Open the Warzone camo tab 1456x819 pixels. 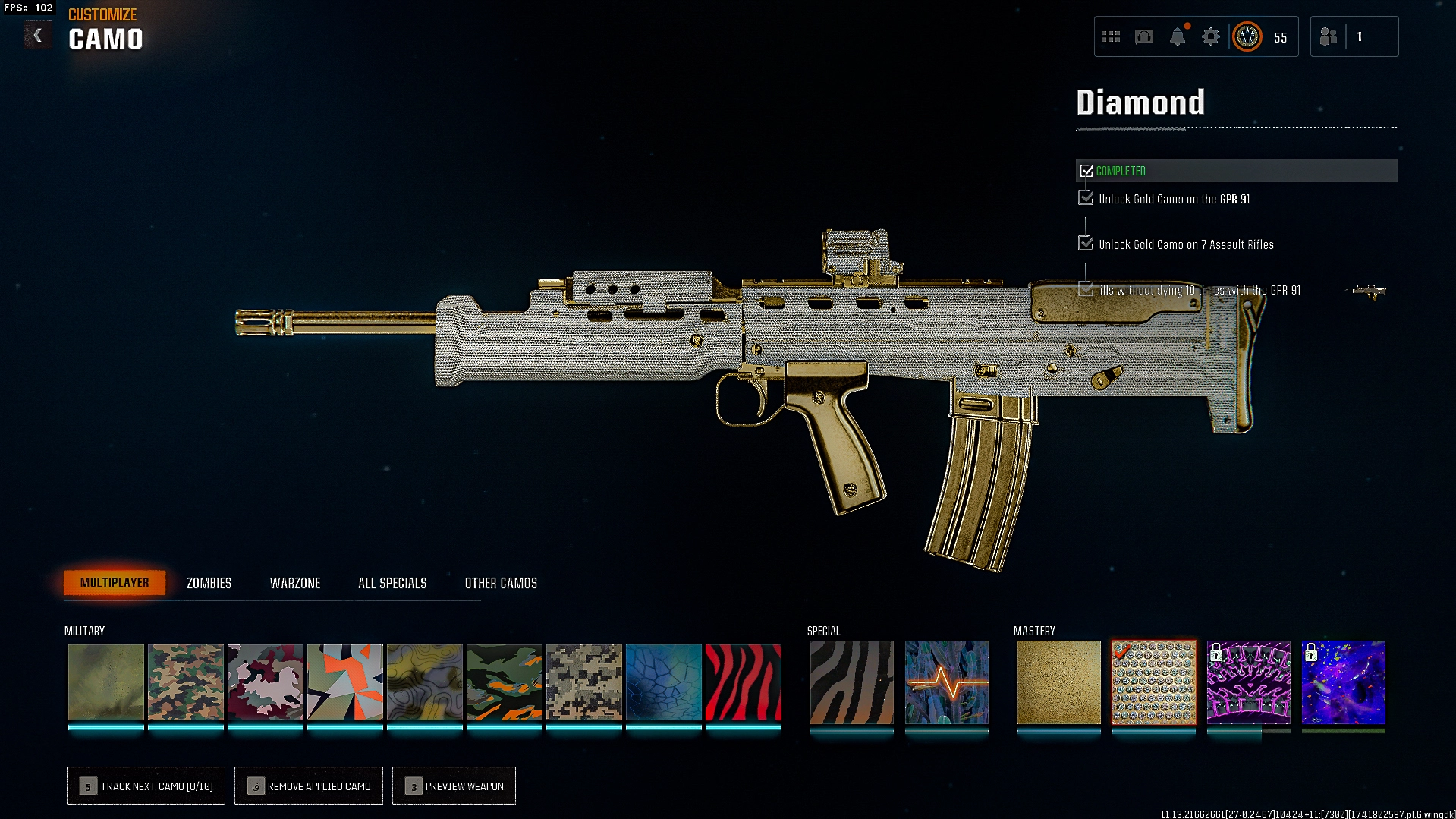pyautogui.click(x=295, y=583)
